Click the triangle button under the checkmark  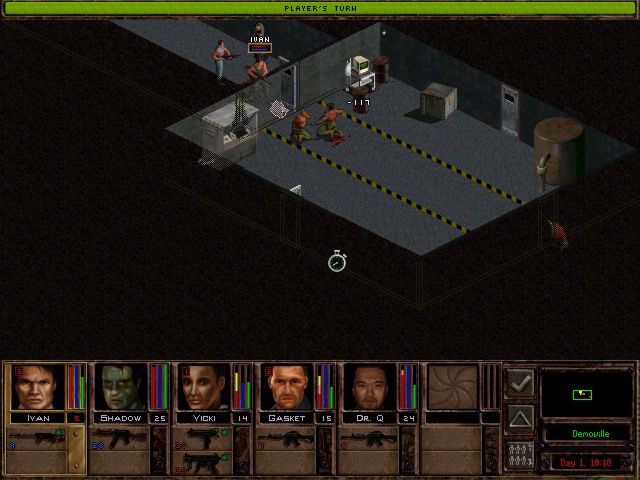click(520, 417)
